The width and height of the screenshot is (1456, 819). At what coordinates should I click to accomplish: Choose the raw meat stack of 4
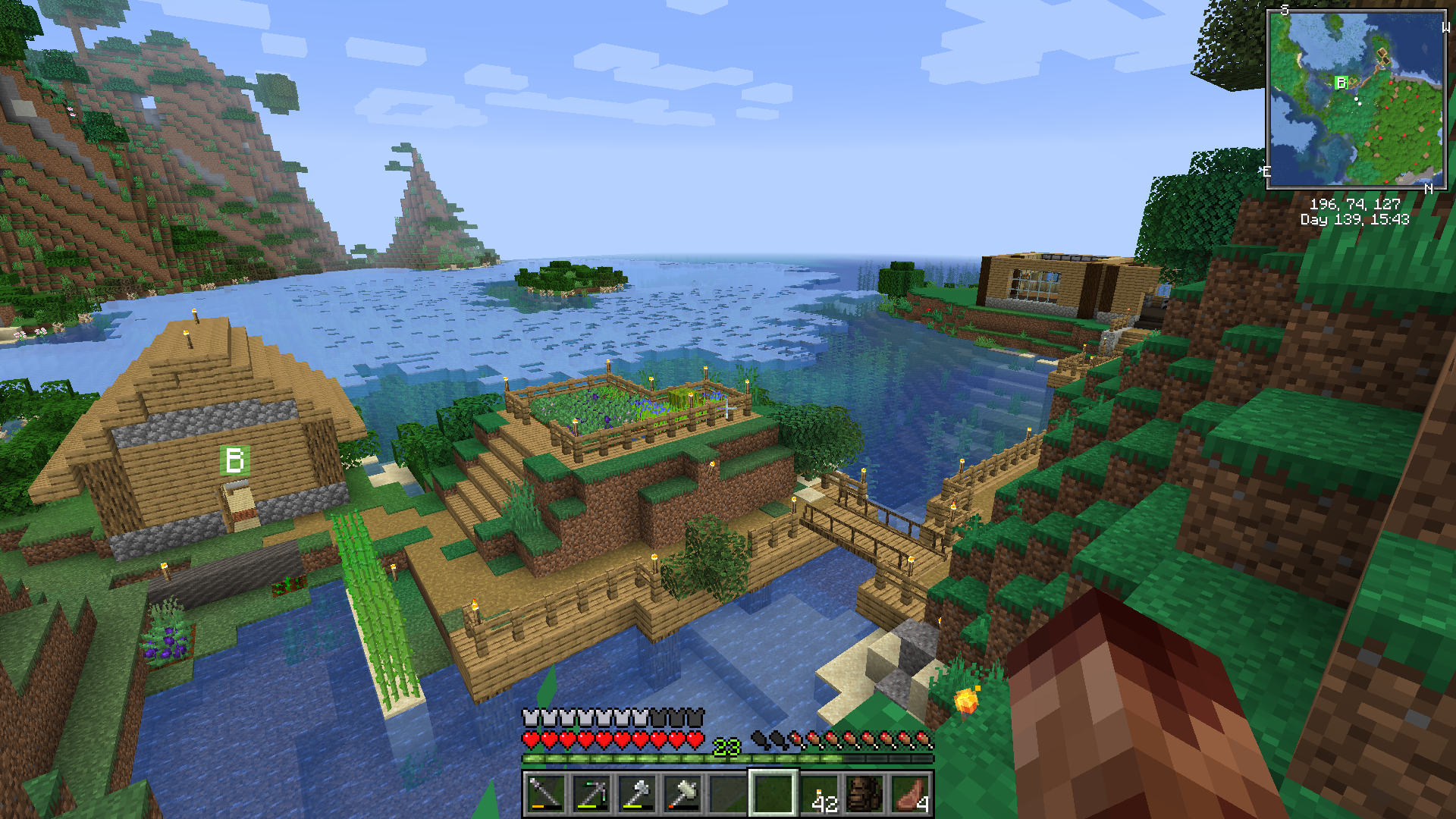click(x=911, y=794)
